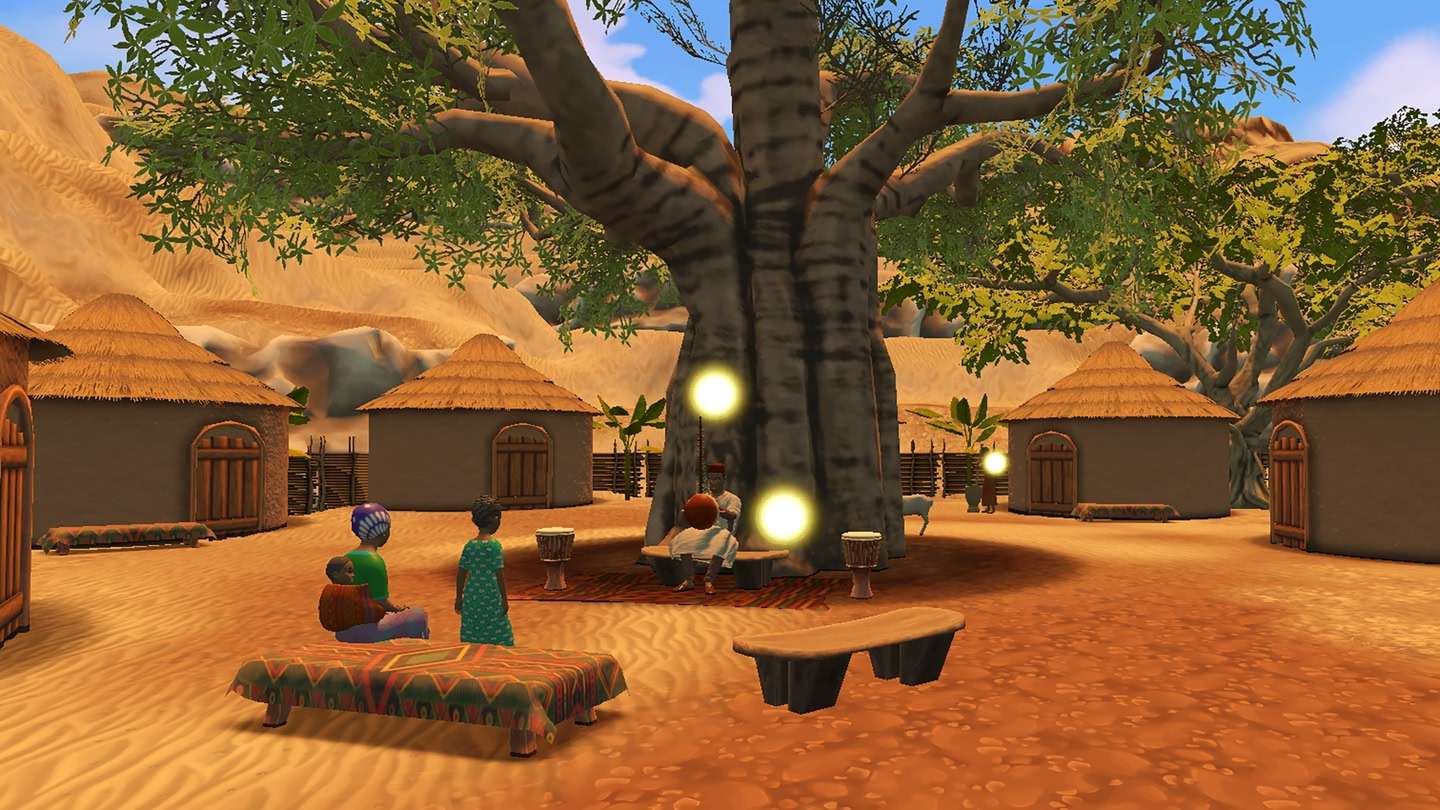The width and height of the screenshot is (1440, 810).
Task: Click the glowing orb beside the seated elder
Action: (x=783, y=516)
